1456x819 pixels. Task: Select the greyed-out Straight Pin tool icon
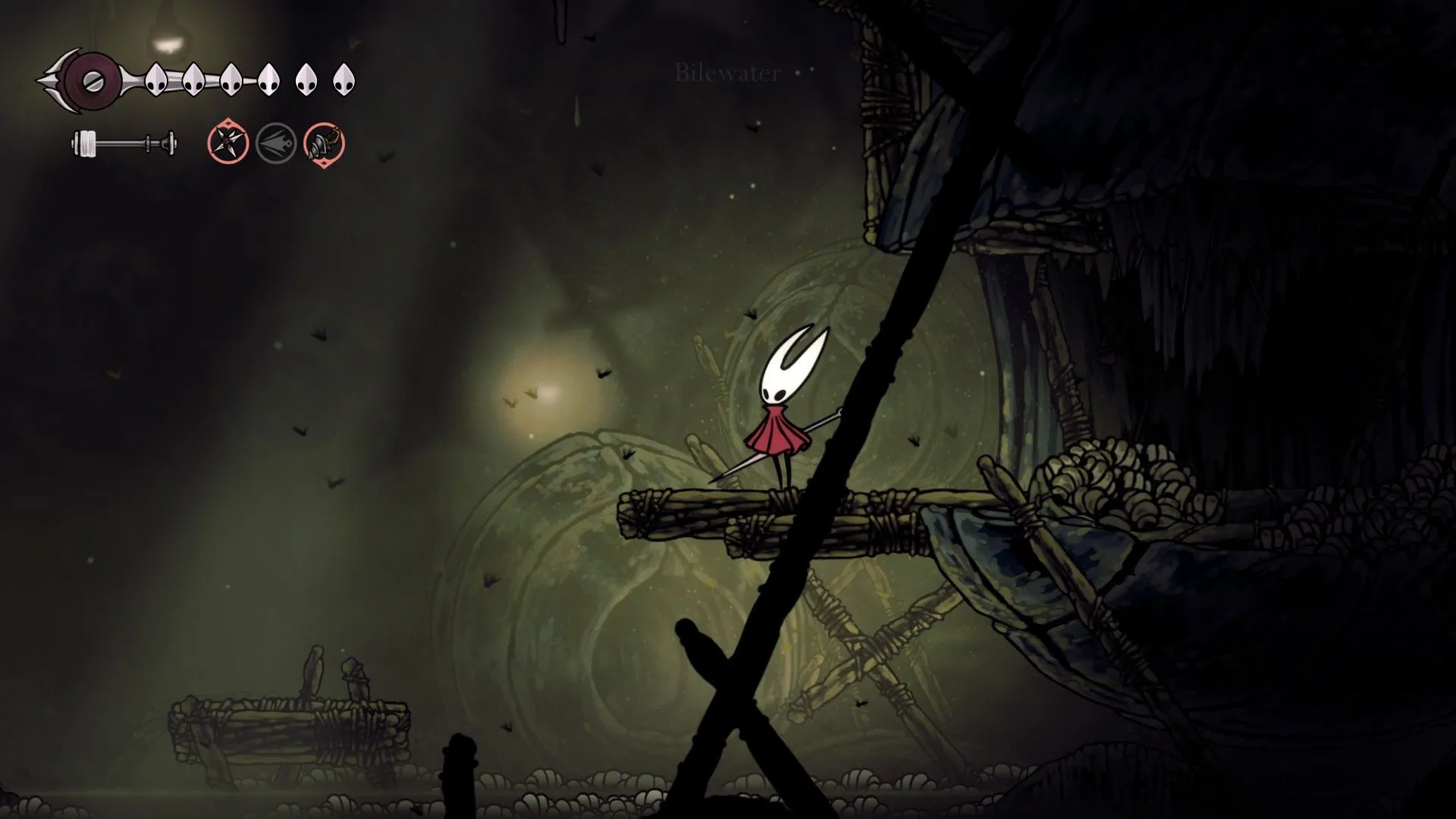(277, 144)
